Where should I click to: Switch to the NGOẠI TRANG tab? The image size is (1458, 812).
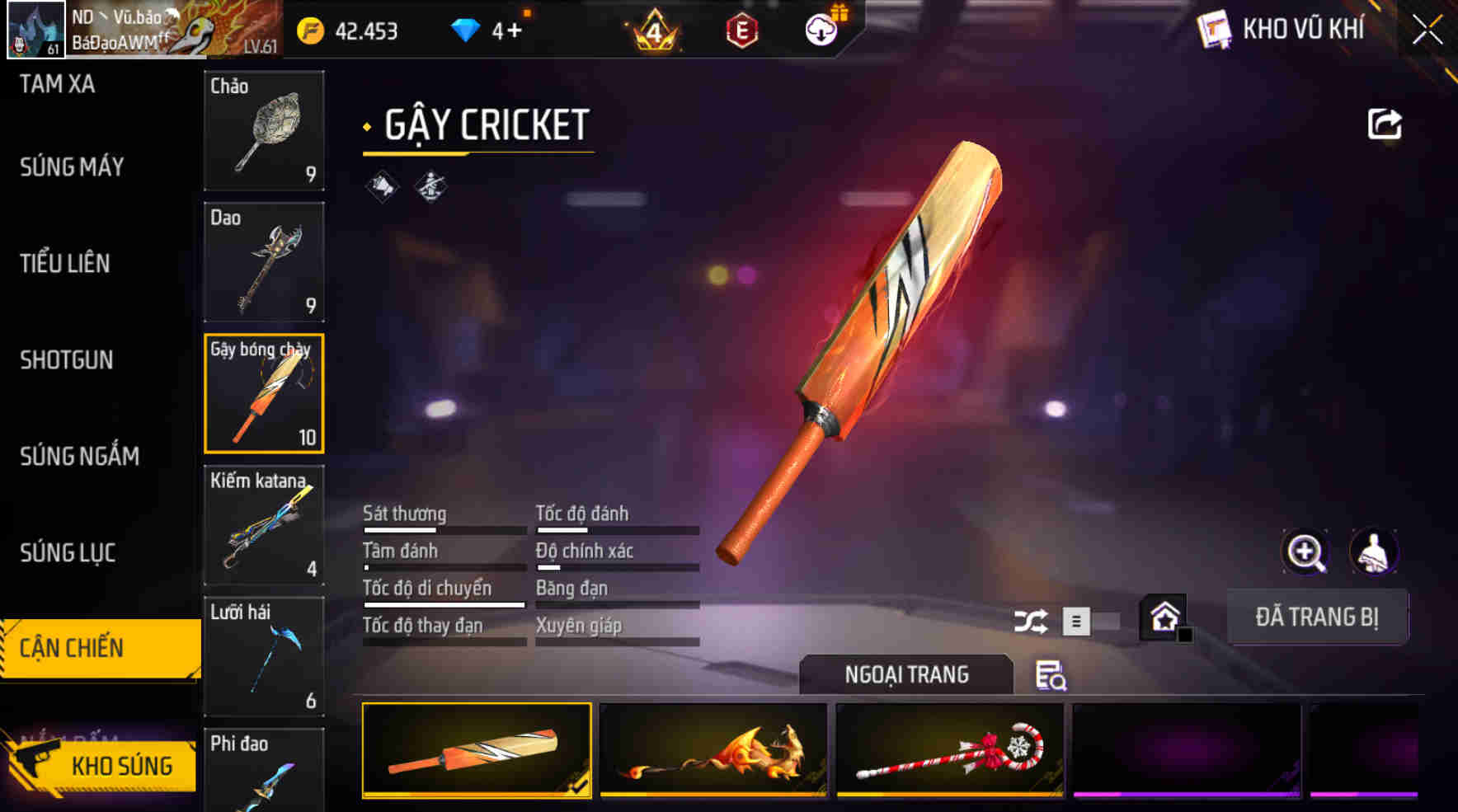coord(905,673)
